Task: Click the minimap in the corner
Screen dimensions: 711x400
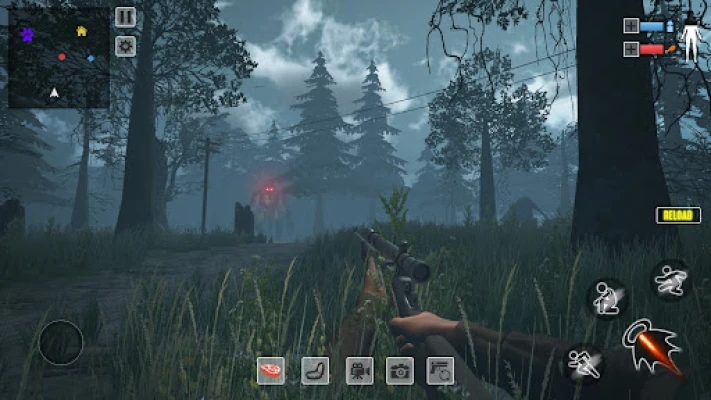Action: pyautogui.click(x=58, y=57)
